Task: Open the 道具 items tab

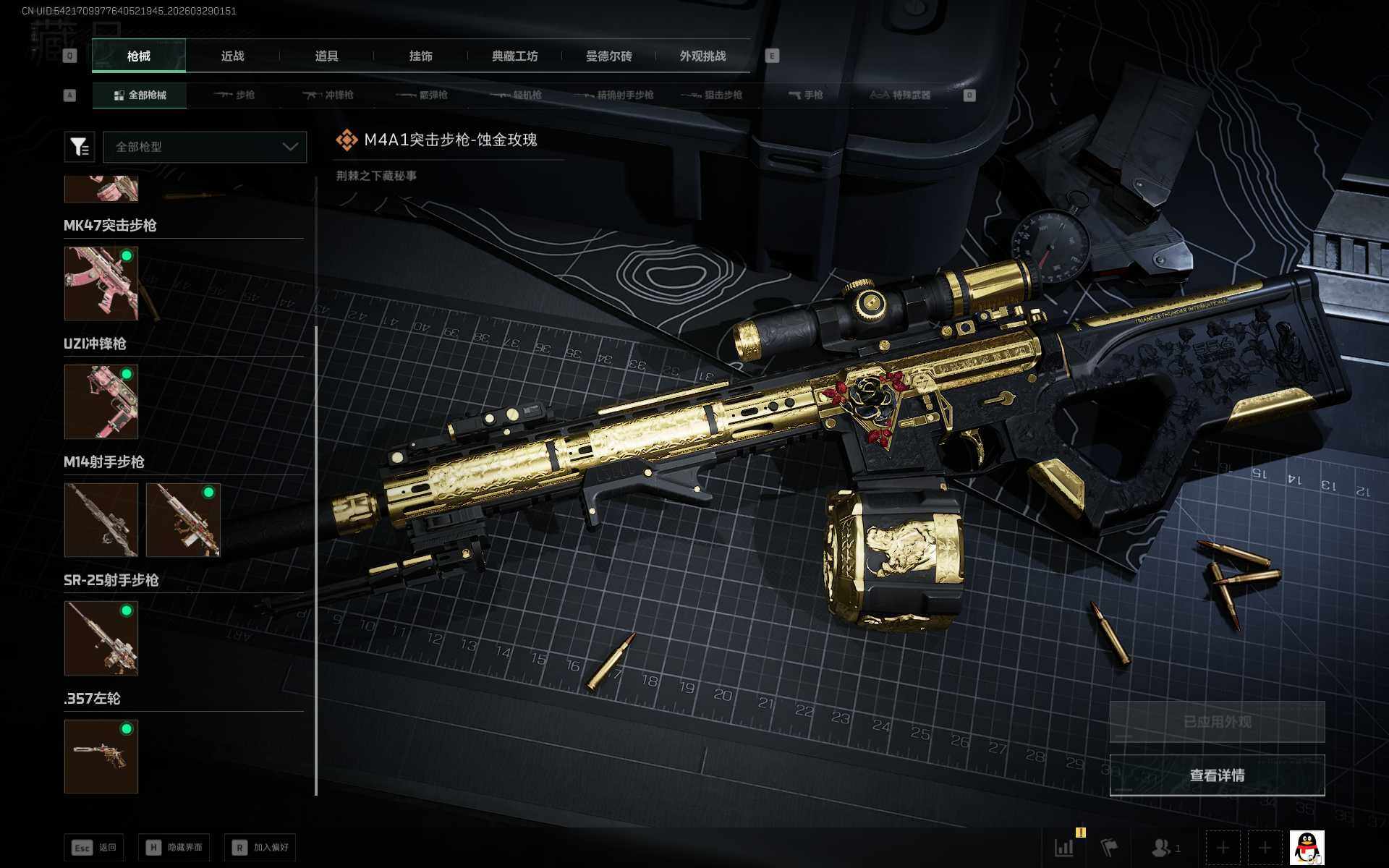Action: (x=326, y=56)
